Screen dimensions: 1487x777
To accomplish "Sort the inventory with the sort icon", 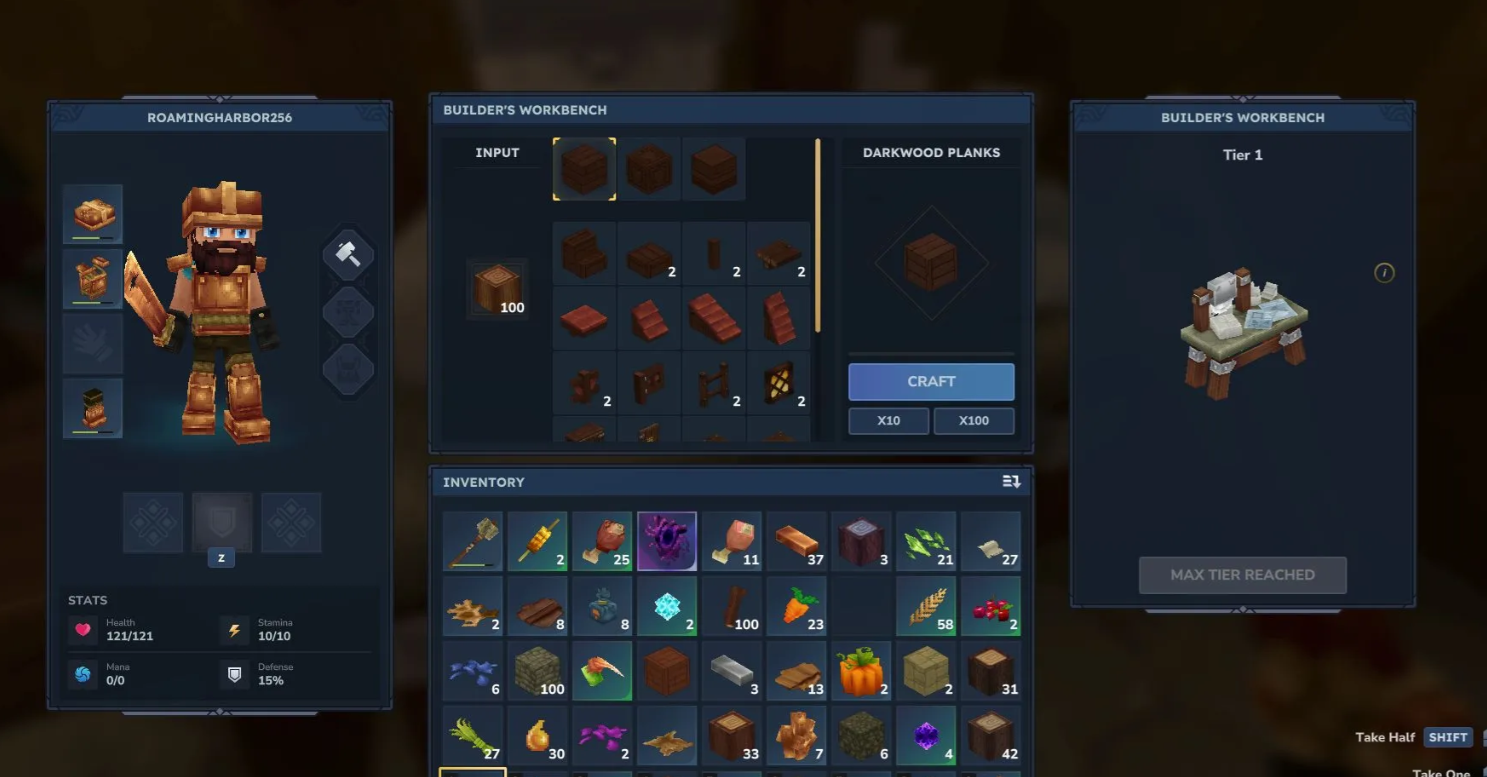I will [x=1011, y=482].
